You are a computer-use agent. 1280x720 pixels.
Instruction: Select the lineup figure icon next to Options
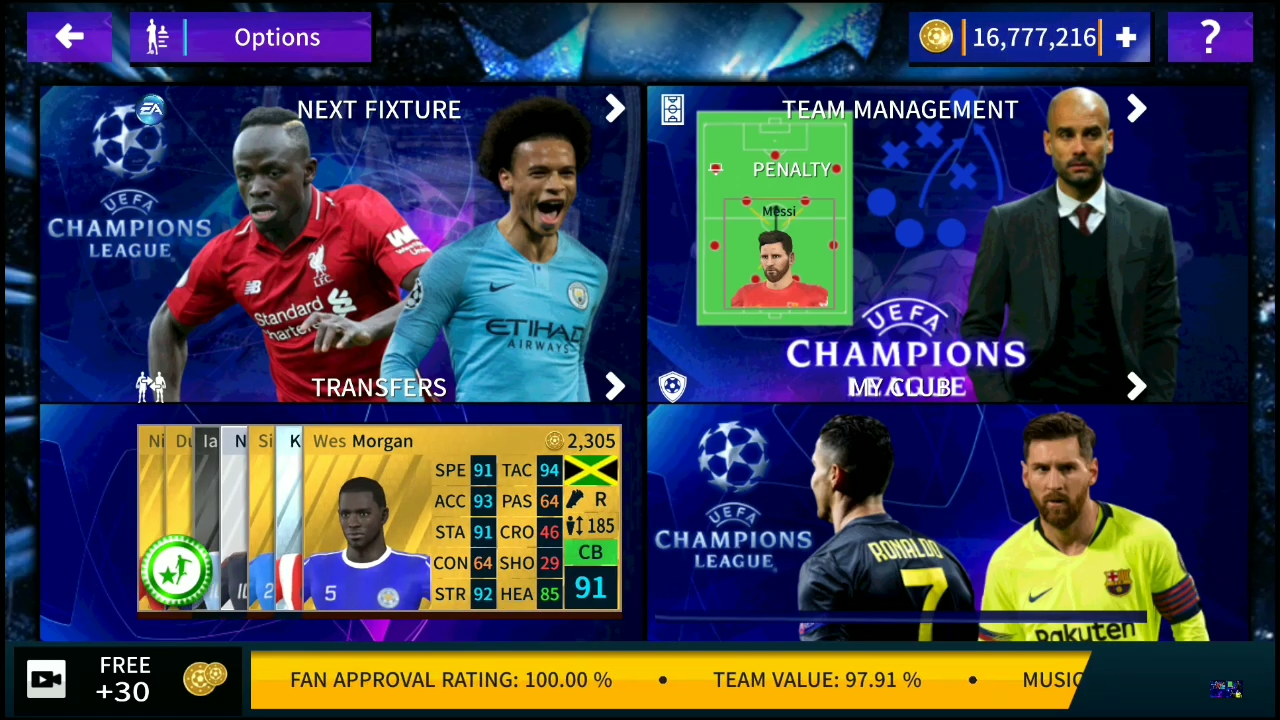(x=157, y=37)
